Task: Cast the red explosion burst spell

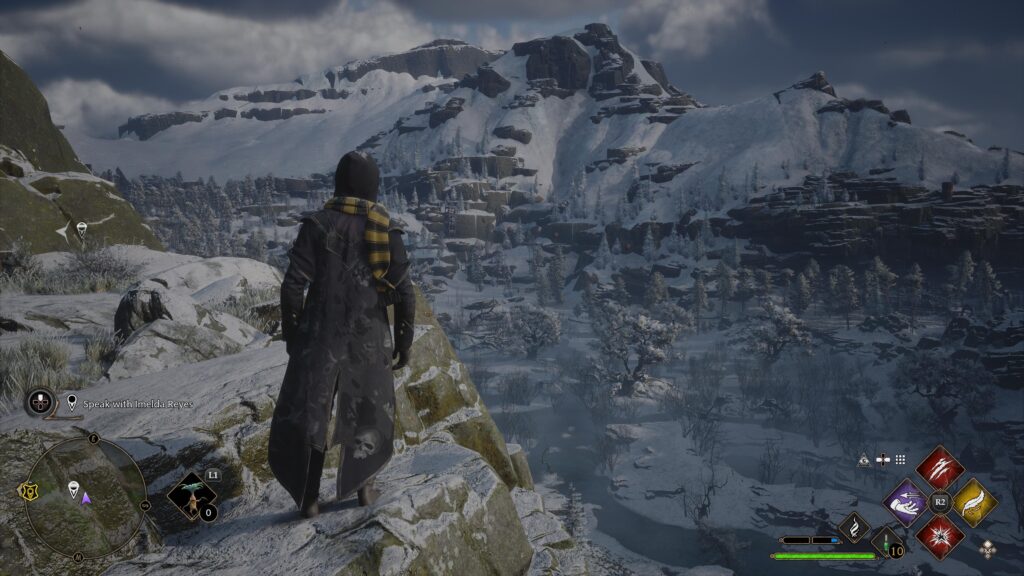Action: [x=939, y=535]
